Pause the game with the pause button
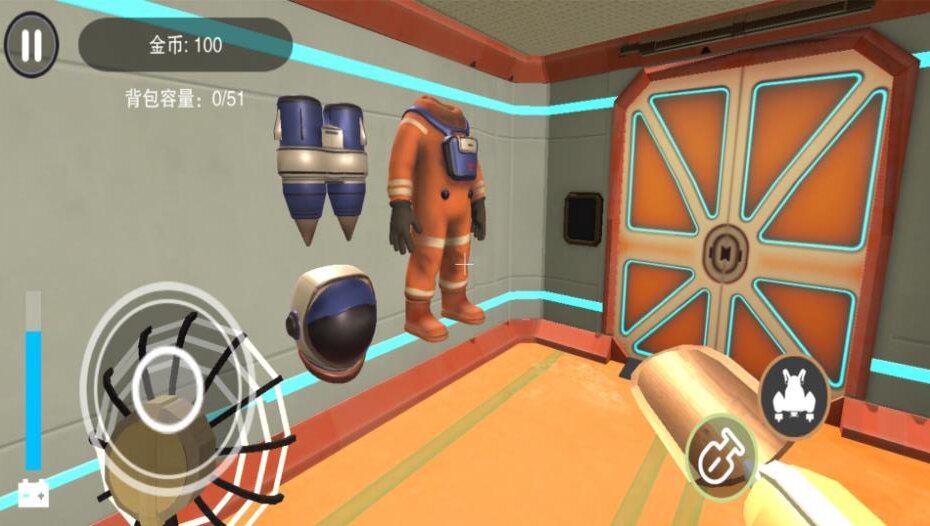Viewport: 930px width, 526px height. pyautogui.click(x=31, y=45)
